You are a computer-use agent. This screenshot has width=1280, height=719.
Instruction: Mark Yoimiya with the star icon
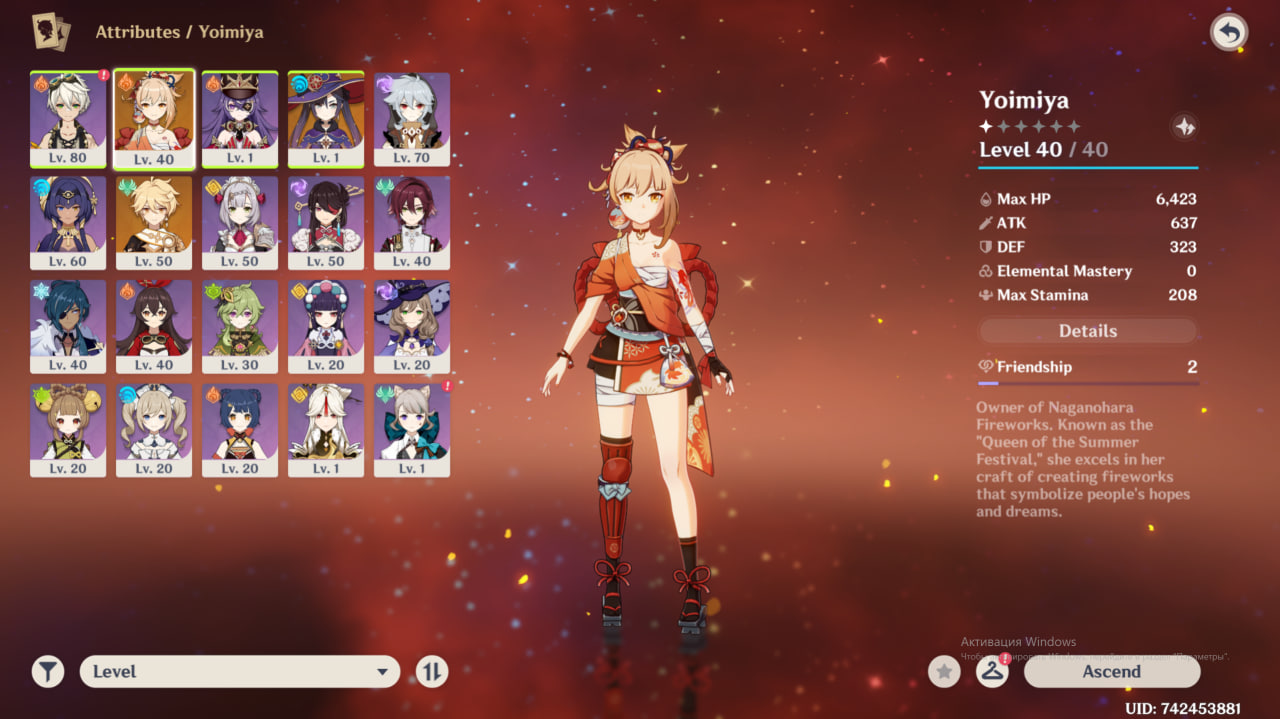pos(944,672)
